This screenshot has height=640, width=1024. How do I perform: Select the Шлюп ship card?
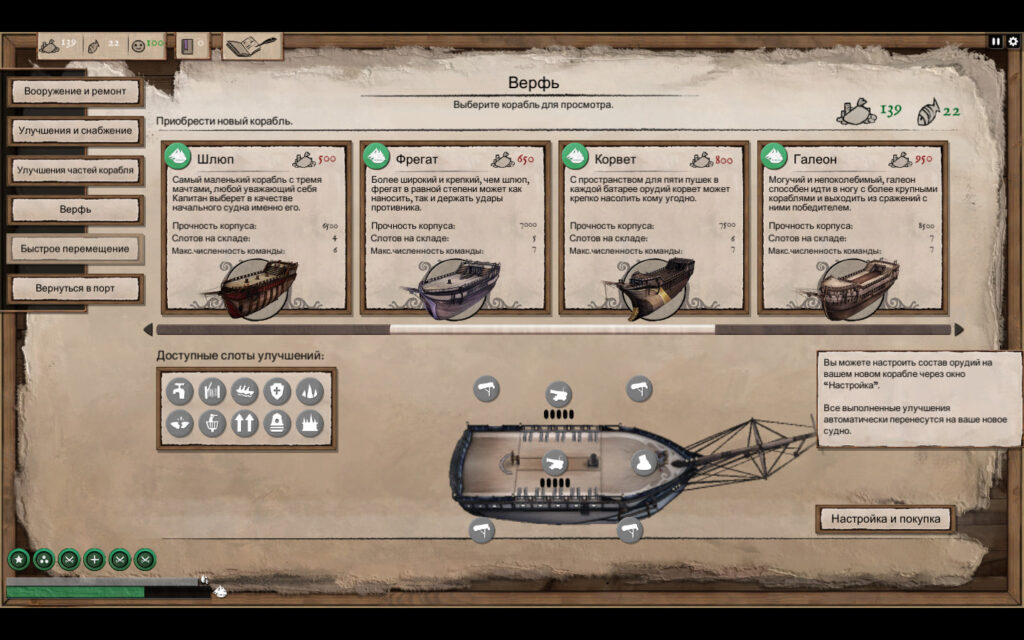255,227
